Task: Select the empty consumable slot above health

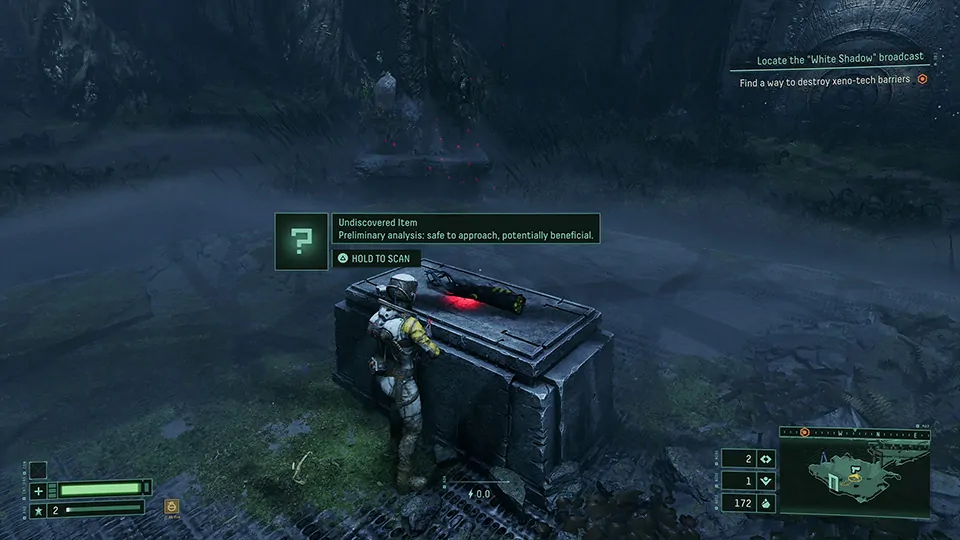Action: point(38,470)
